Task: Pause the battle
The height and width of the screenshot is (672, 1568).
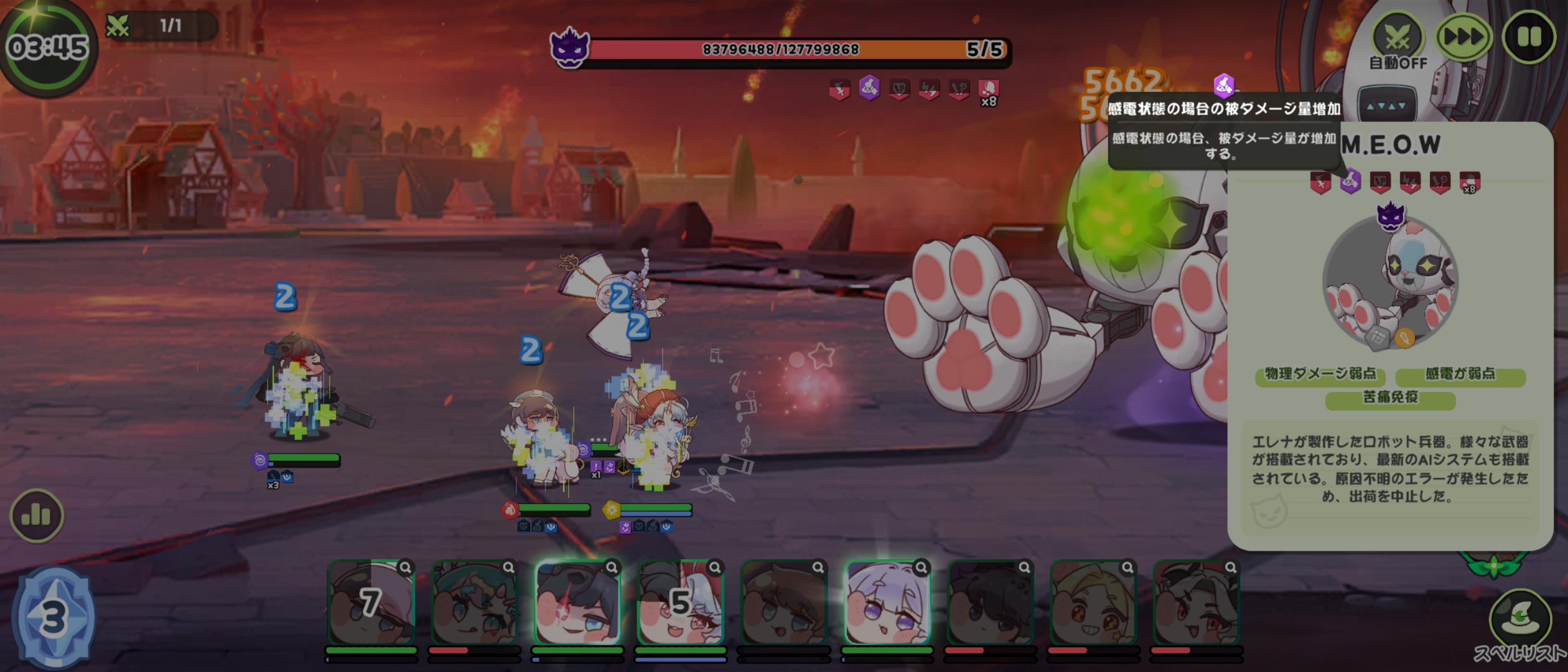Action: click(x=1528, y=37)
